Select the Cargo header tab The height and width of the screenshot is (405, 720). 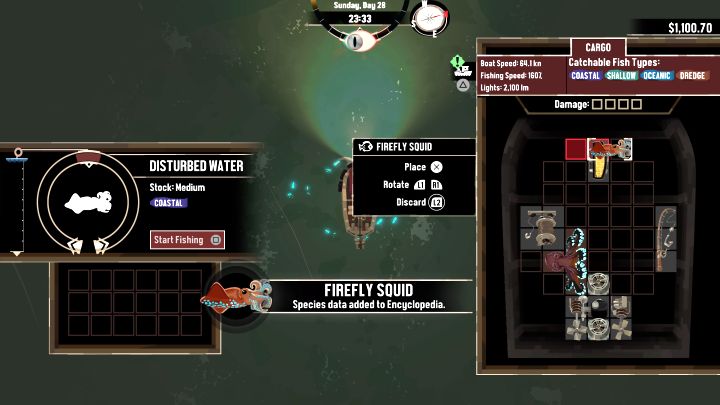(598, 47)
